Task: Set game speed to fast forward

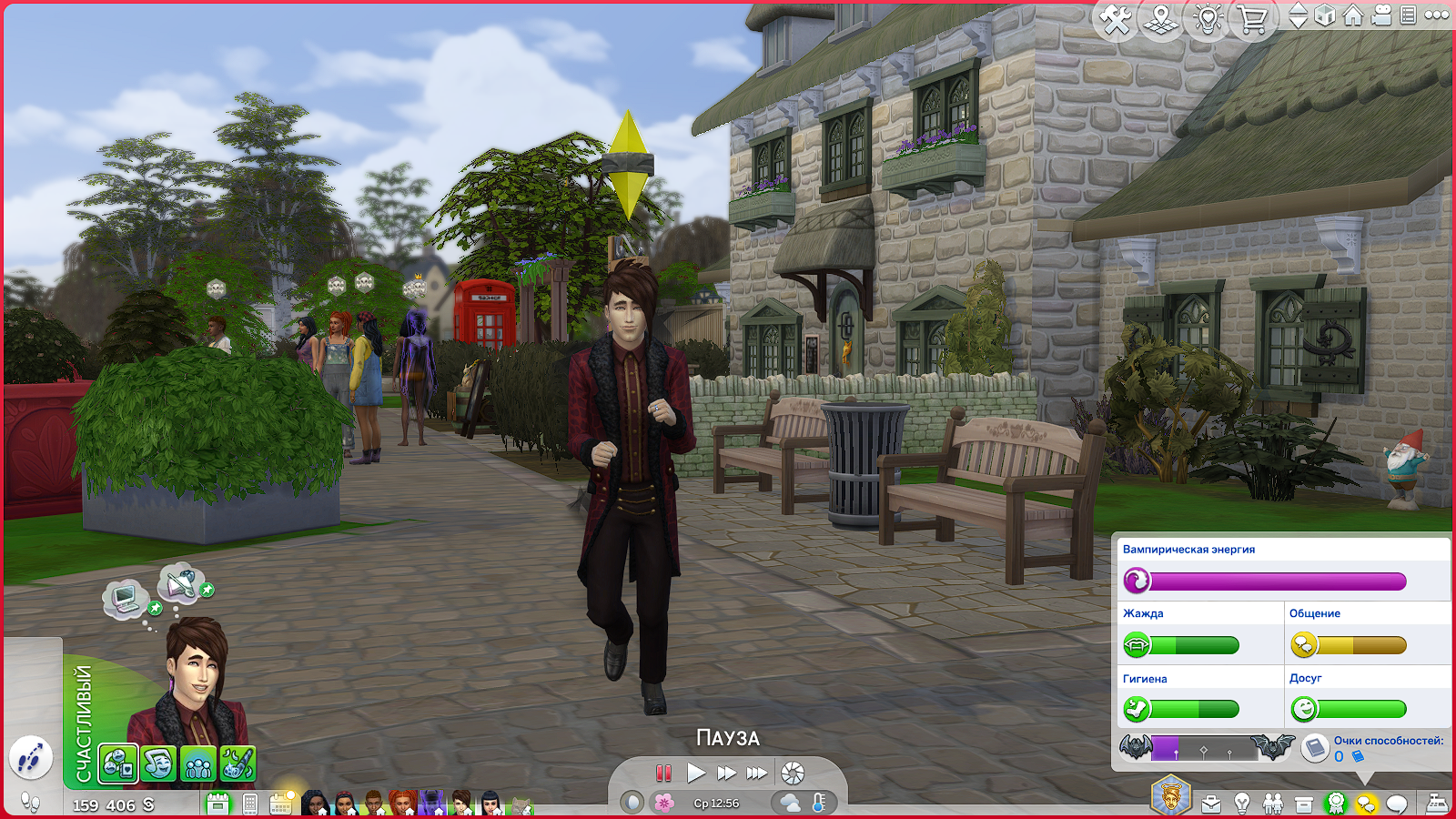Action: [x=726, y=773]
